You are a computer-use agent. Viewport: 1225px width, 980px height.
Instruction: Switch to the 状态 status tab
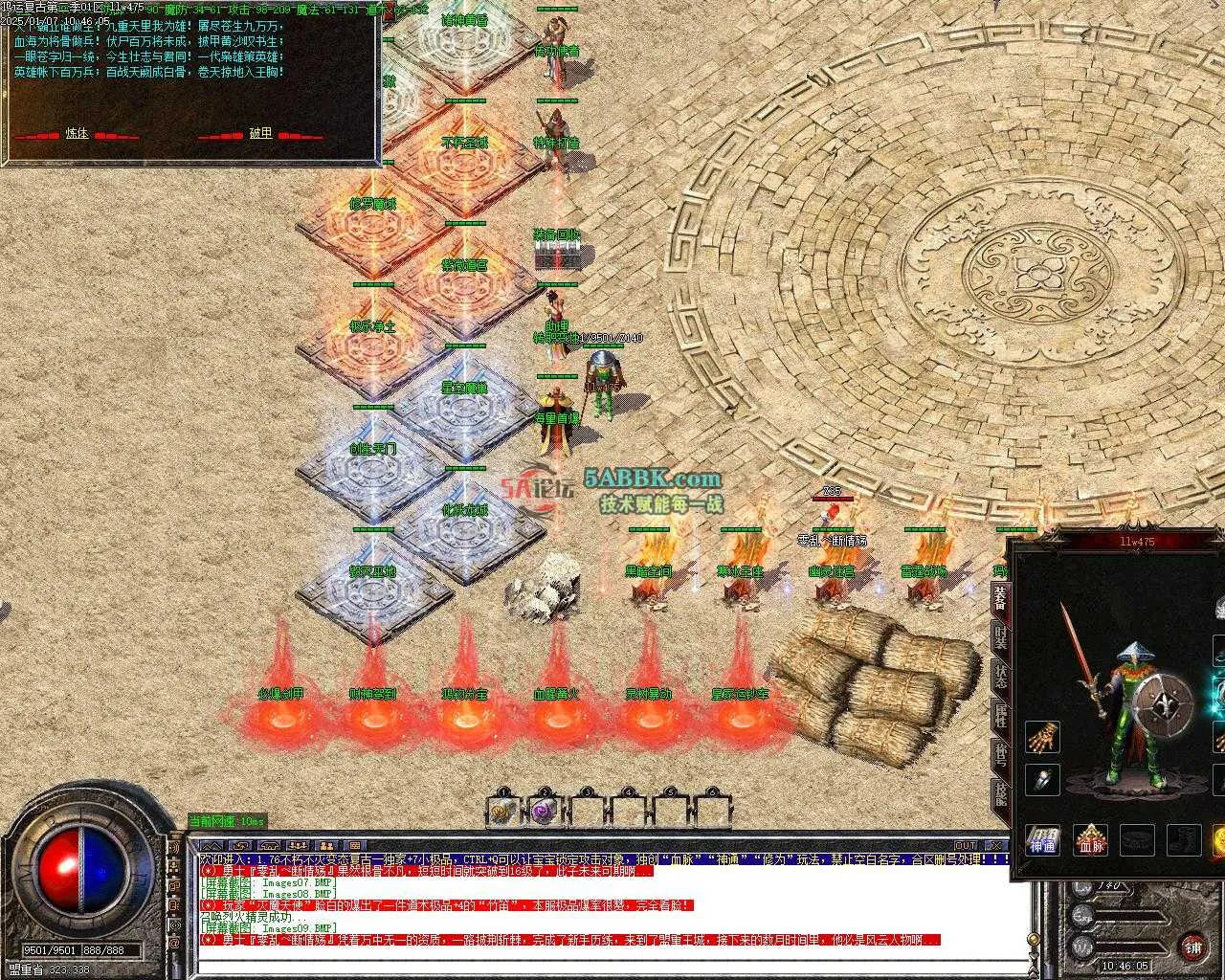pyautogui.click(x=1000, y=676)
